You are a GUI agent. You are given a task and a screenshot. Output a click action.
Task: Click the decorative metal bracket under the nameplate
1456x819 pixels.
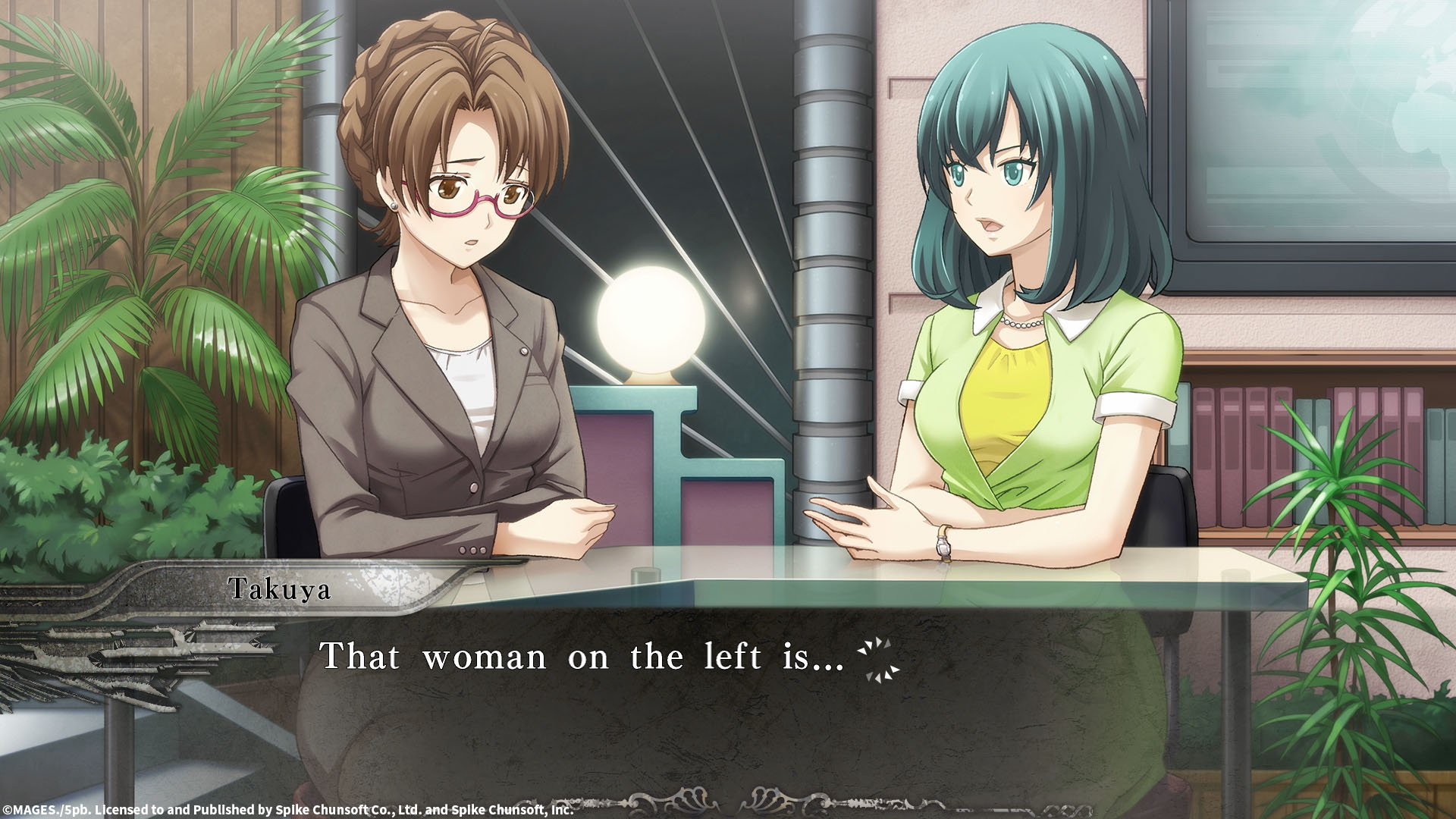(190, 645)
